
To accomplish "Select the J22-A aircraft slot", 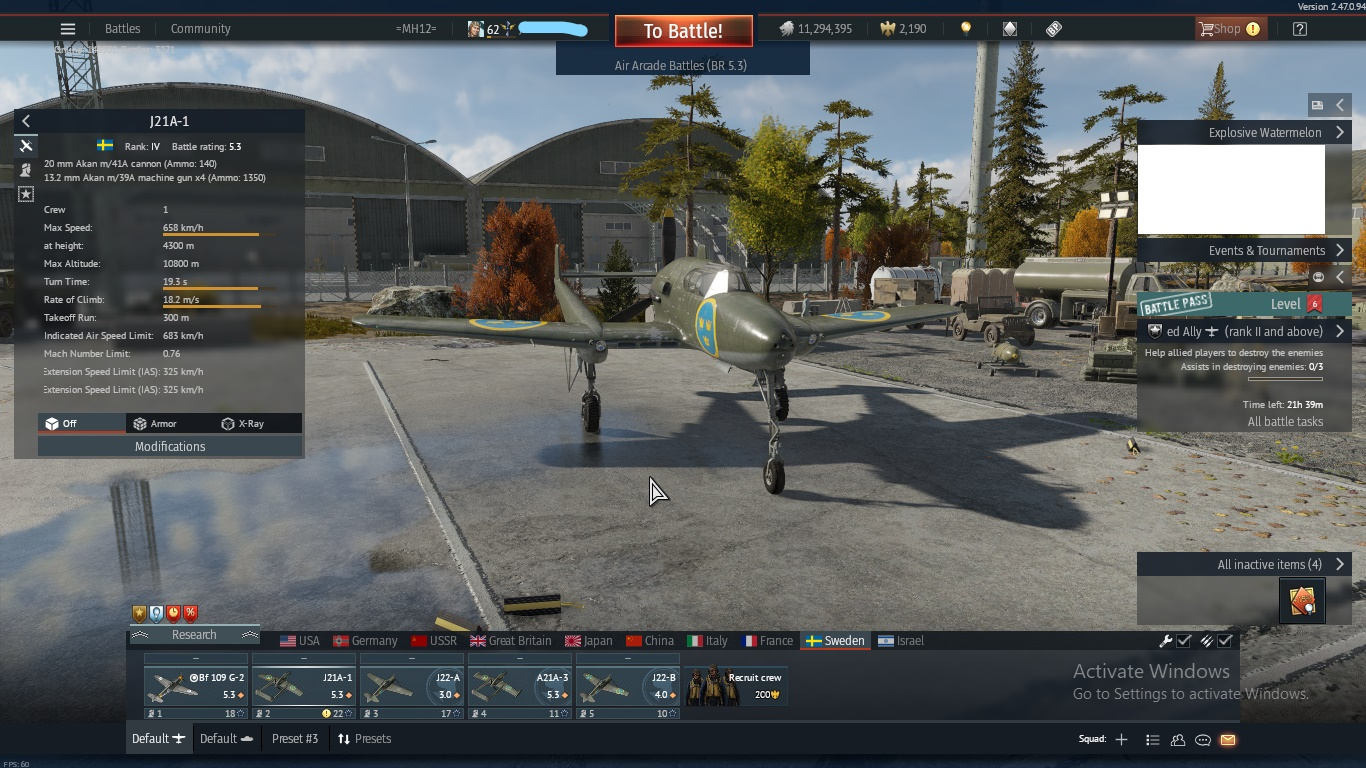I will click(x=411, y=687).
